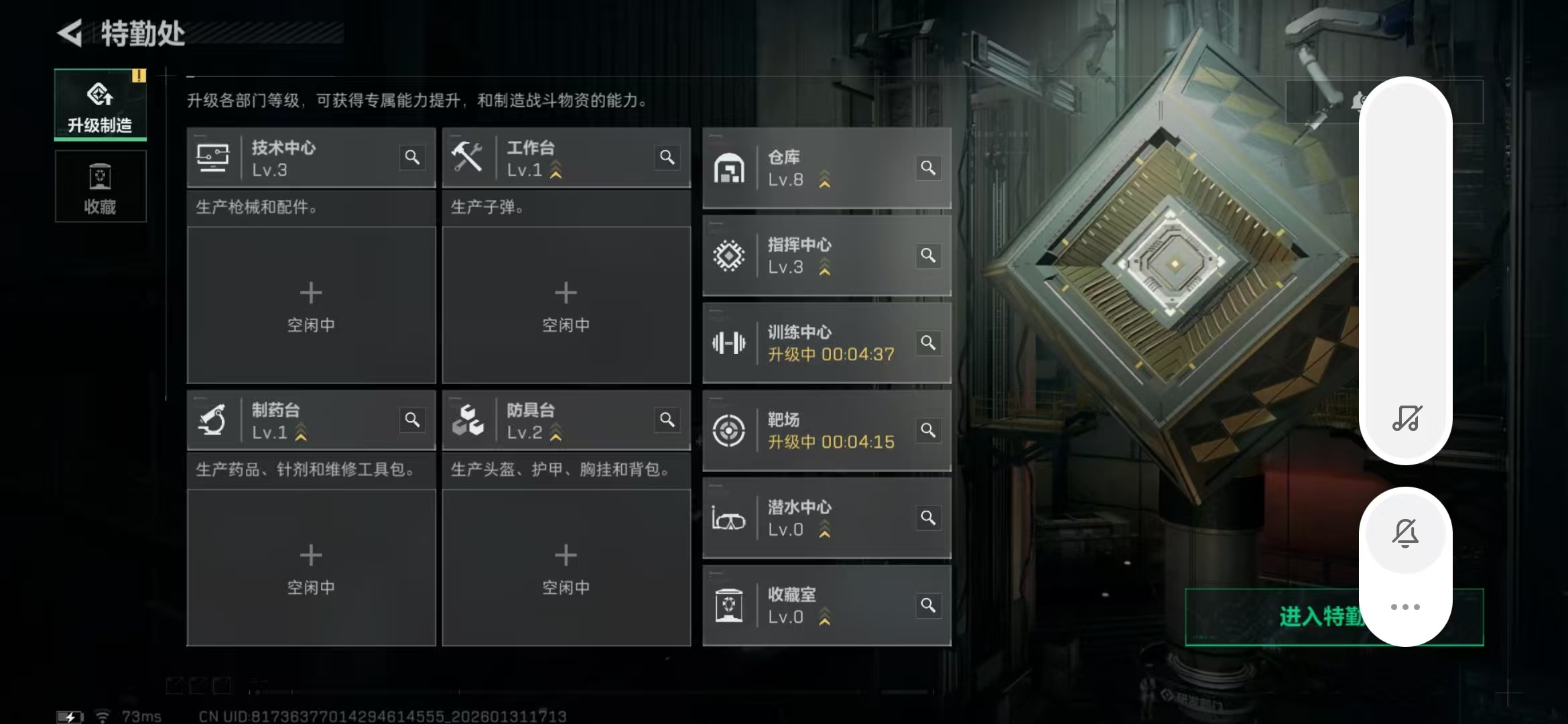Select the 制药台 microscope icon

(x=213, y=418)
